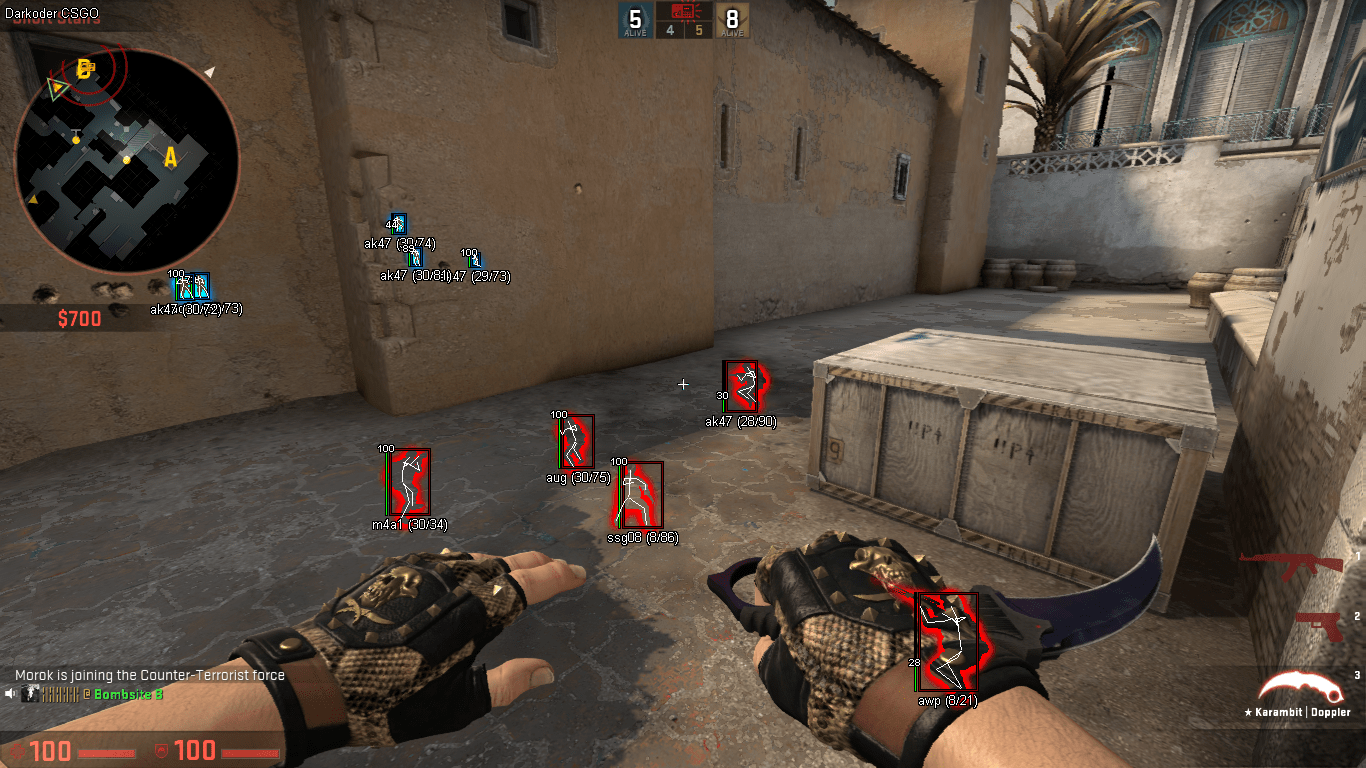Click the aug (30/75) ESP label

click(x=576, y=478)
